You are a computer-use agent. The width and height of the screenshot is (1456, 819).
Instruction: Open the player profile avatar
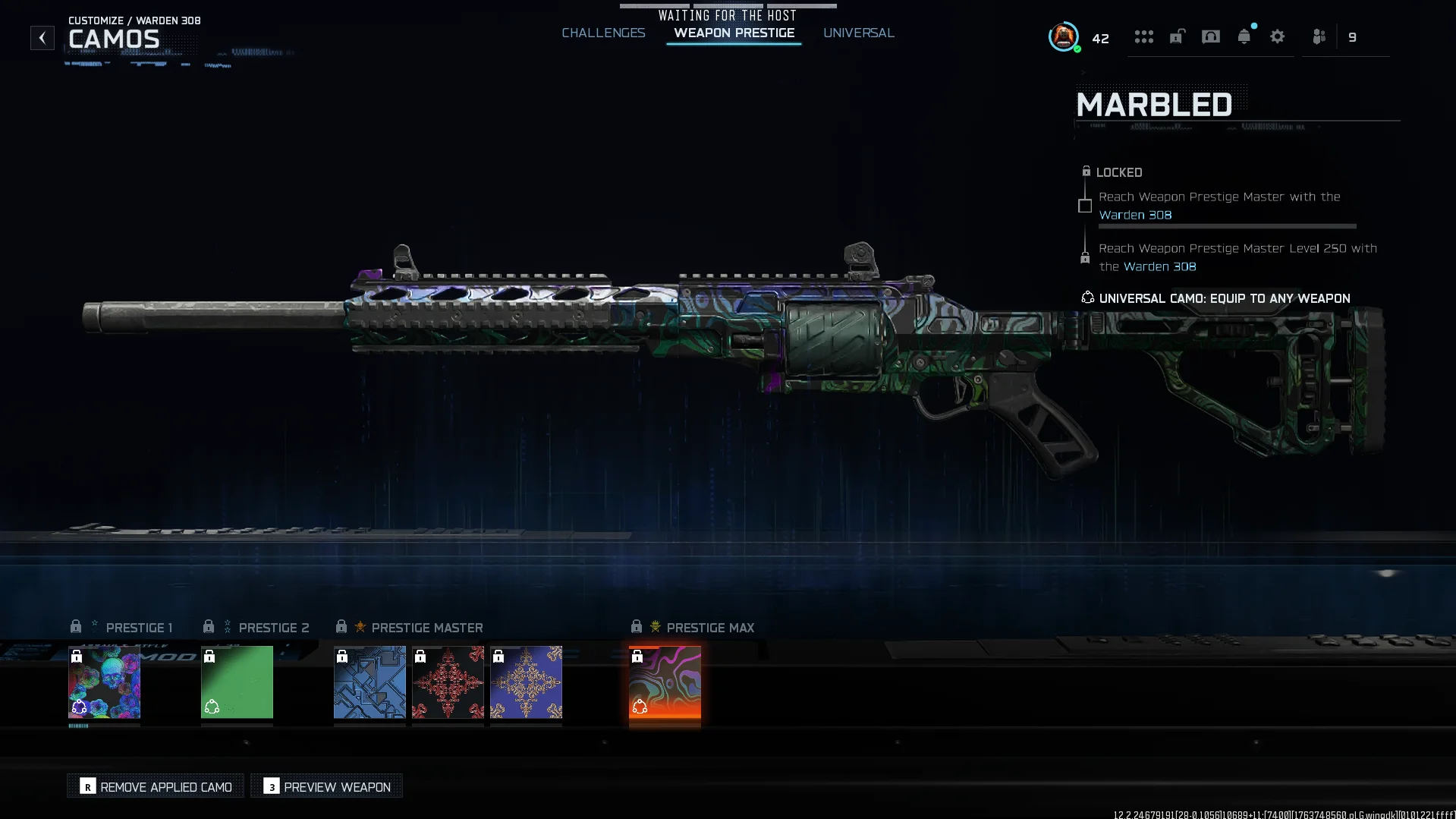[1063, 36]
